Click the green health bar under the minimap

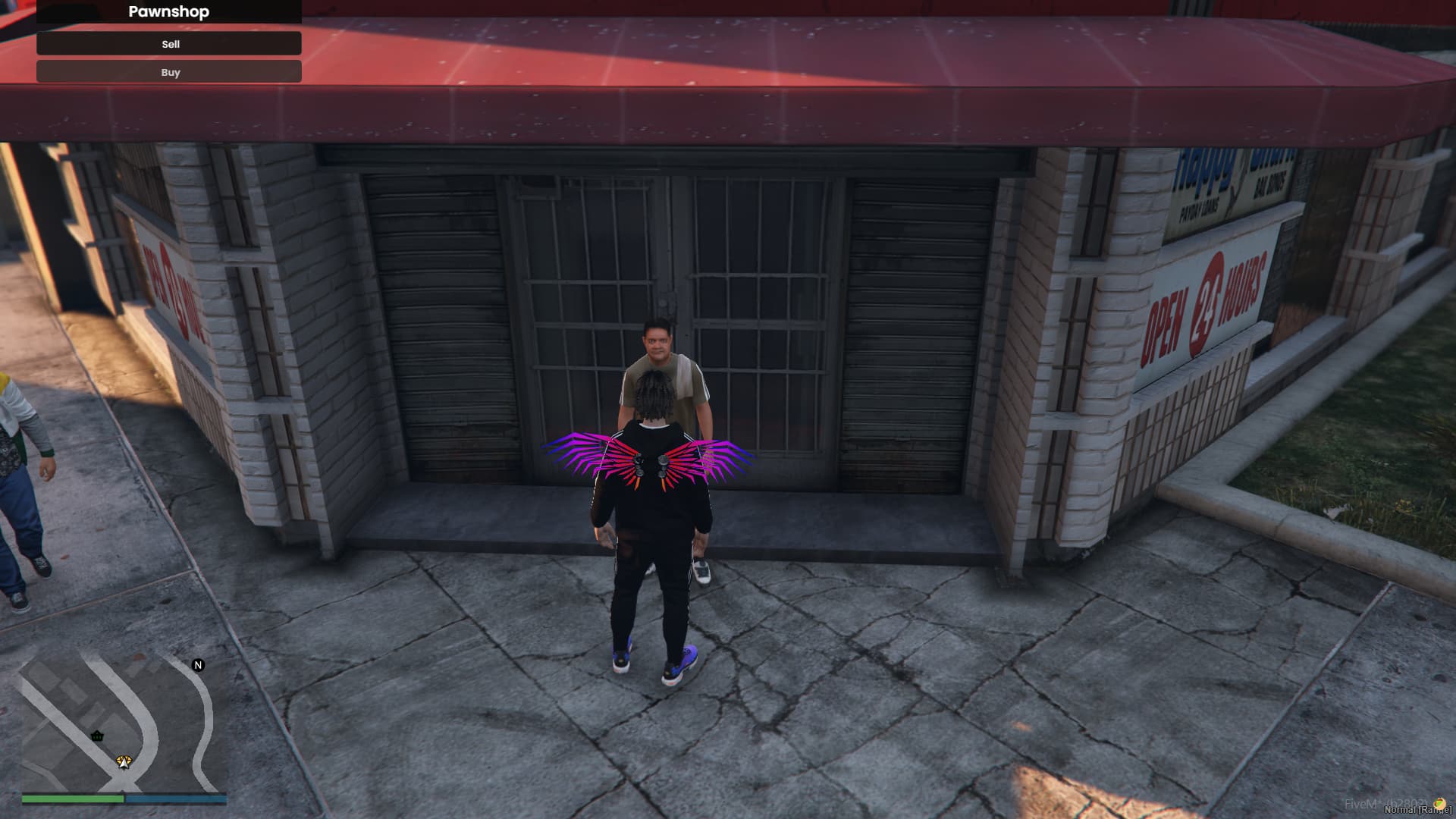click(x=73, y=799)
